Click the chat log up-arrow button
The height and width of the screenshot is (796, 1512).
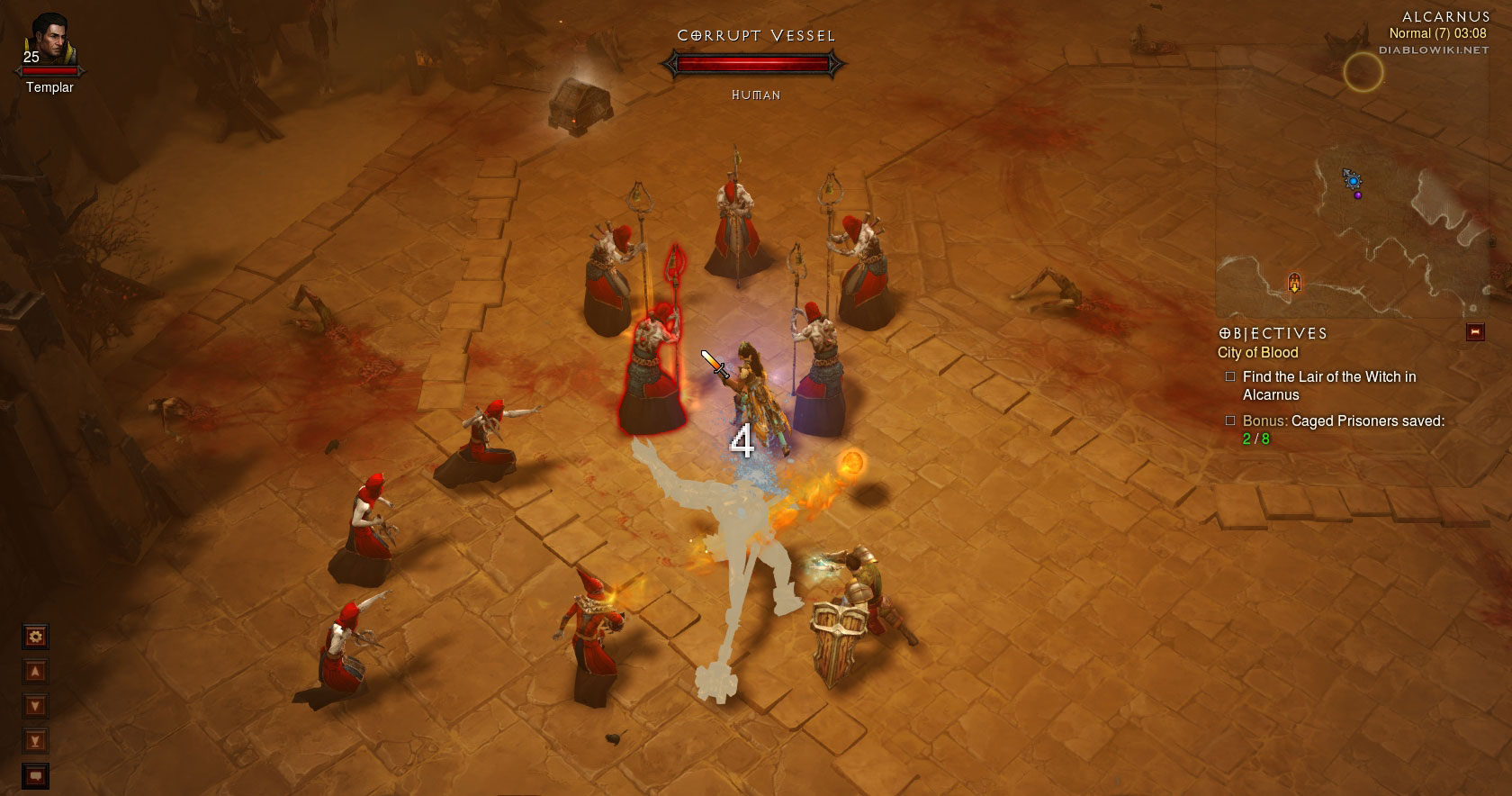point(35,672)
